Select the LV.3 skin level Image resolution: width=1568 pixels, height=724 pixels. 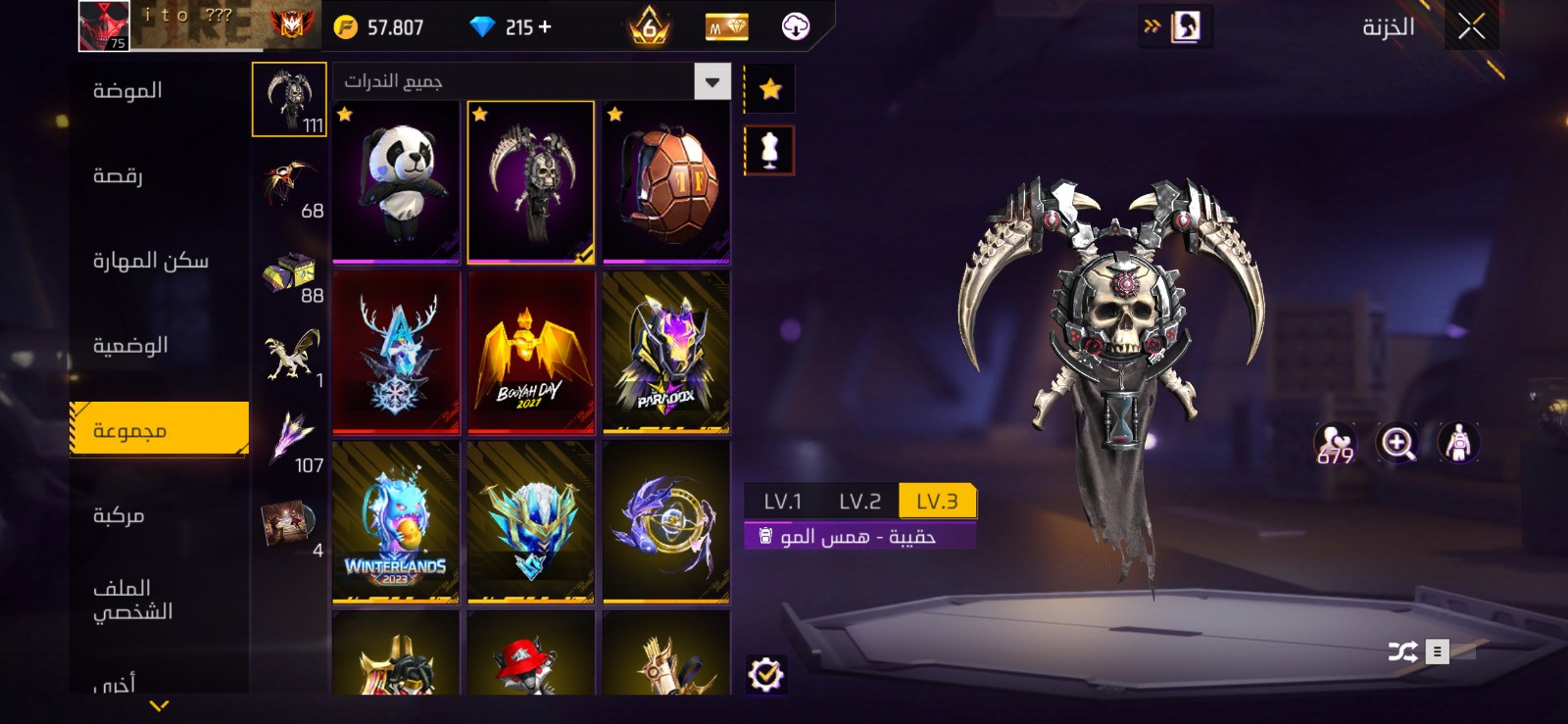point(937,502)
